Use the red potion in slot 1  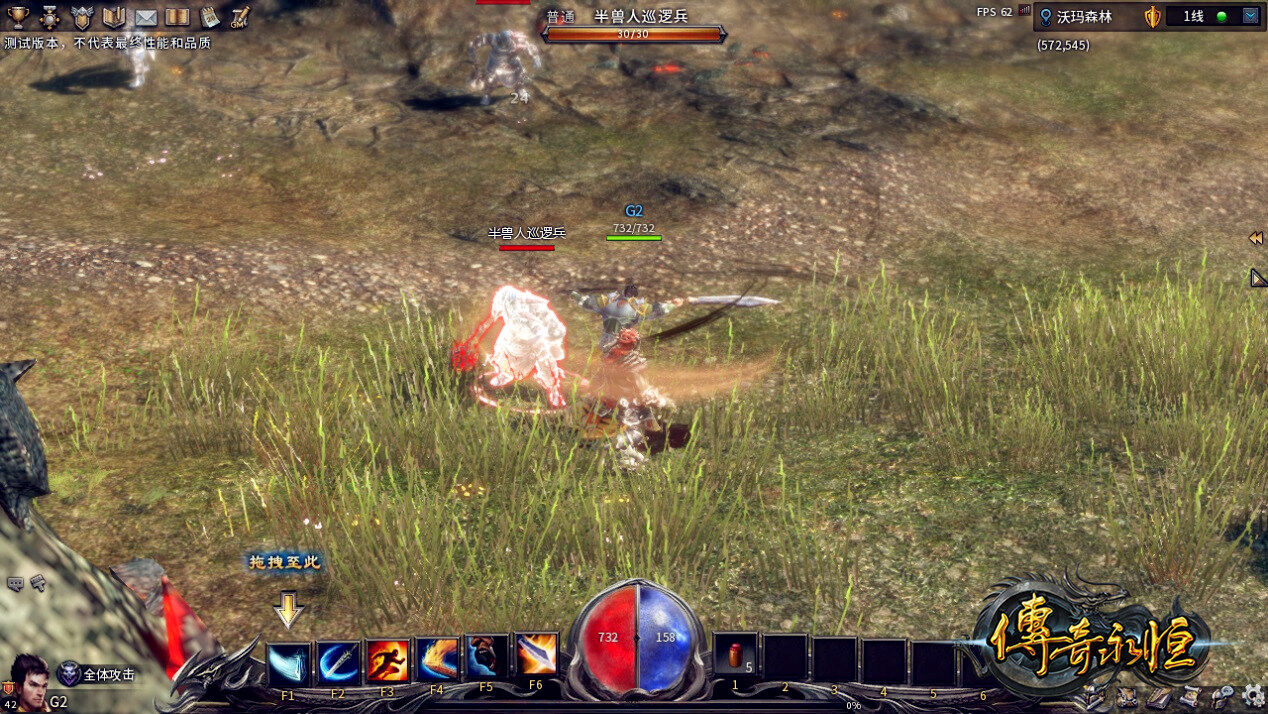[735, 658]
